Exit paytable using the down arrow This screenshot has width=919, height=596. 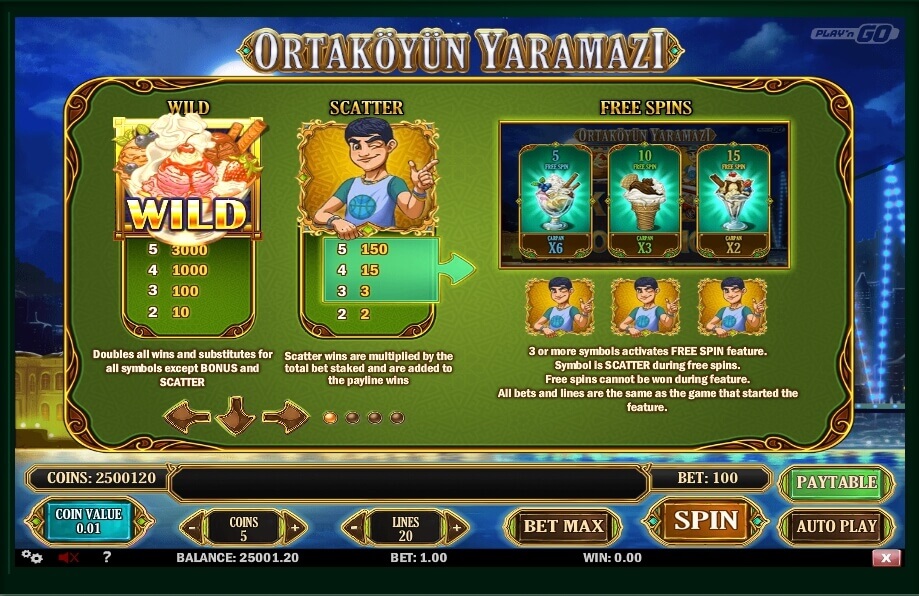point(236,415)
